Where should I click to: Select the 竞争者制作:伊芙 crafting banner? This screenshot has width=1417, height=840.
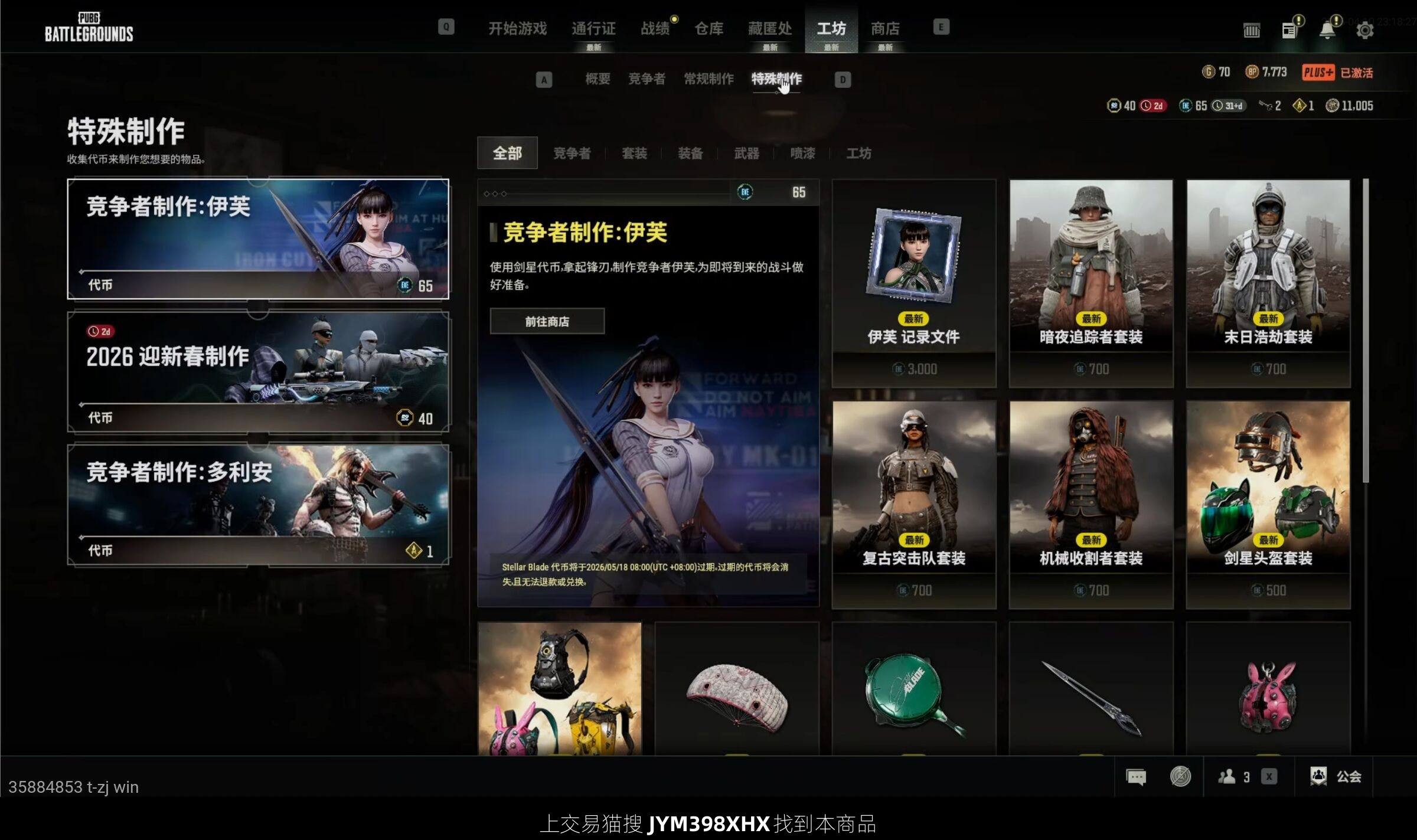pos(258,238)
